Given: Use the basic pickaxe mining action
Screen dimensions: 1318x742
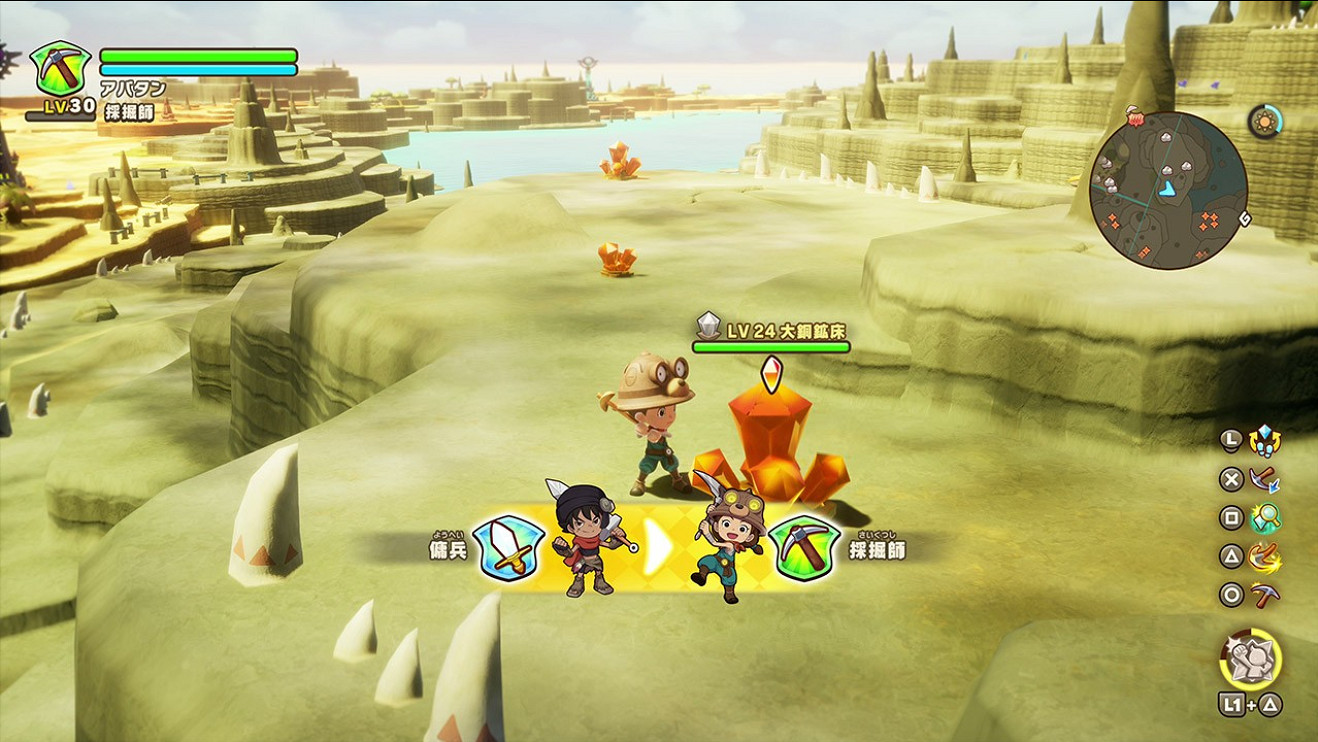Looking at the screenshot, I should tap(1265, 596).
